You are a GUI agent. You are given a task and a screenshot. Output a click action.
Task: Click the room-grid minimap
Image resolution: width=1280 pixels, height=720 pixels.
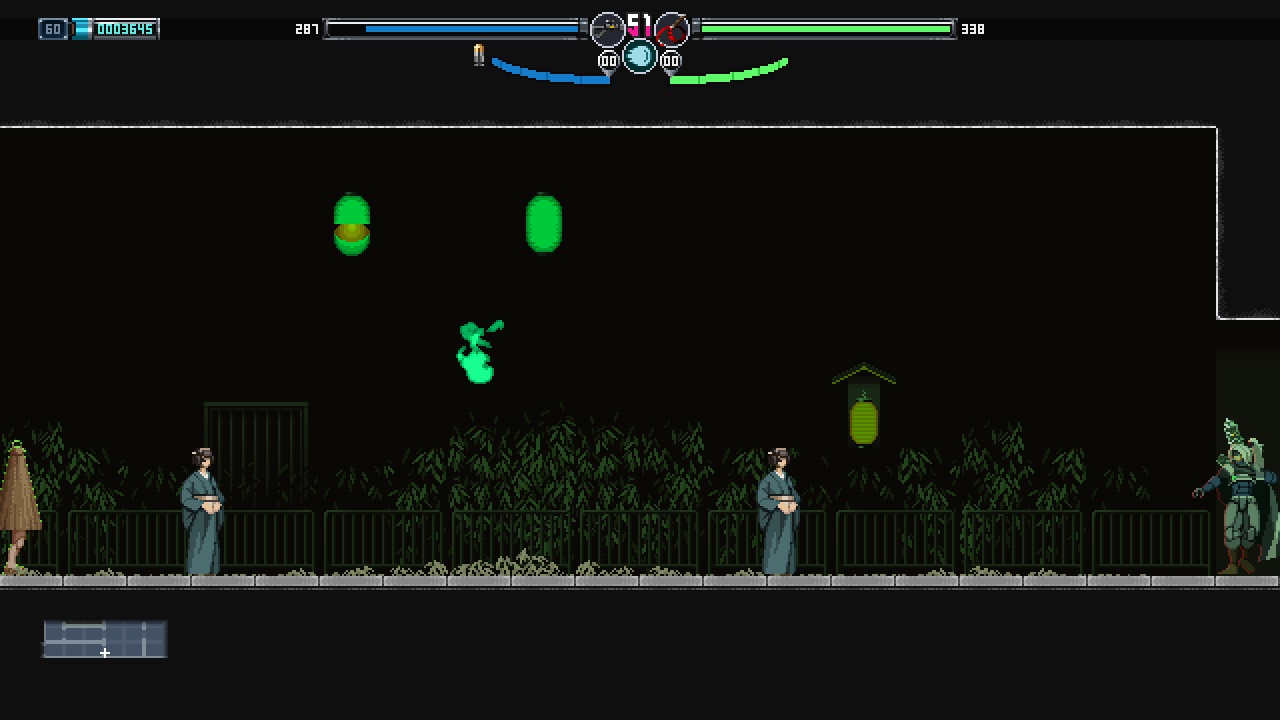point(105,639)
